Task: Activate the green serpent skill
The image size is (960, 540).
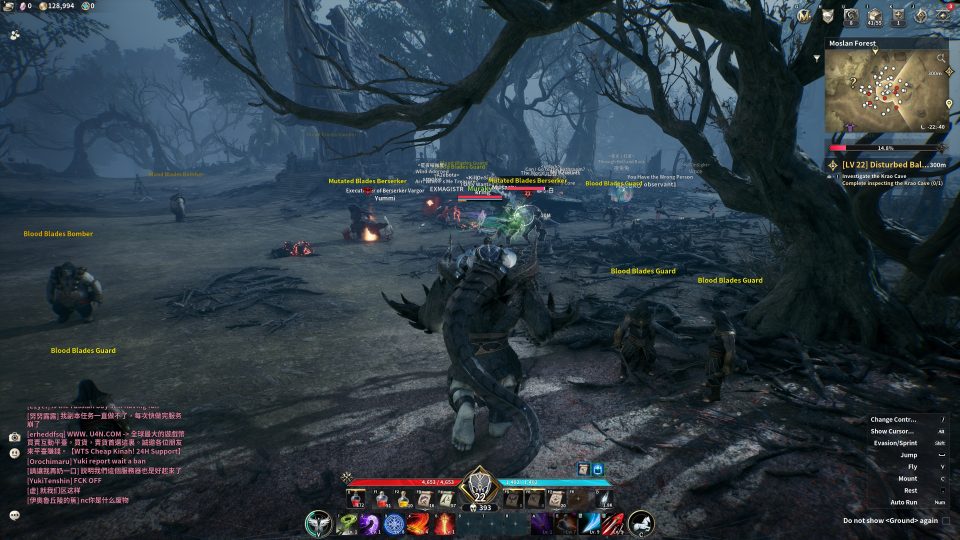Action: point(347,524)
